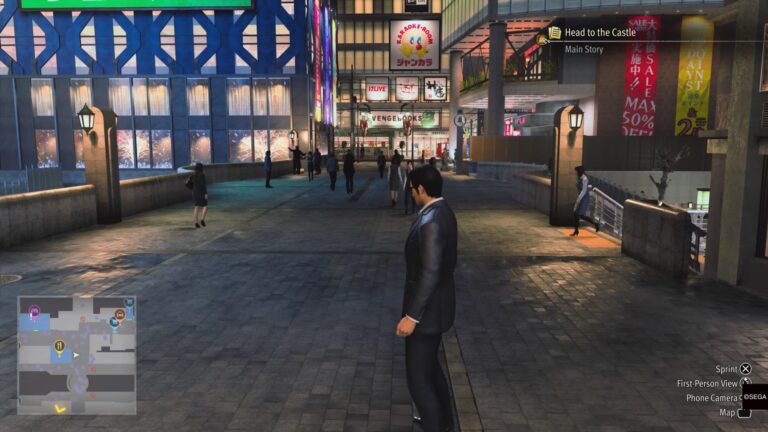This screenshot has width=768, height=432.
Task: Select the orange taxi marker on the minimap
Action: click(x=119, y=314)
